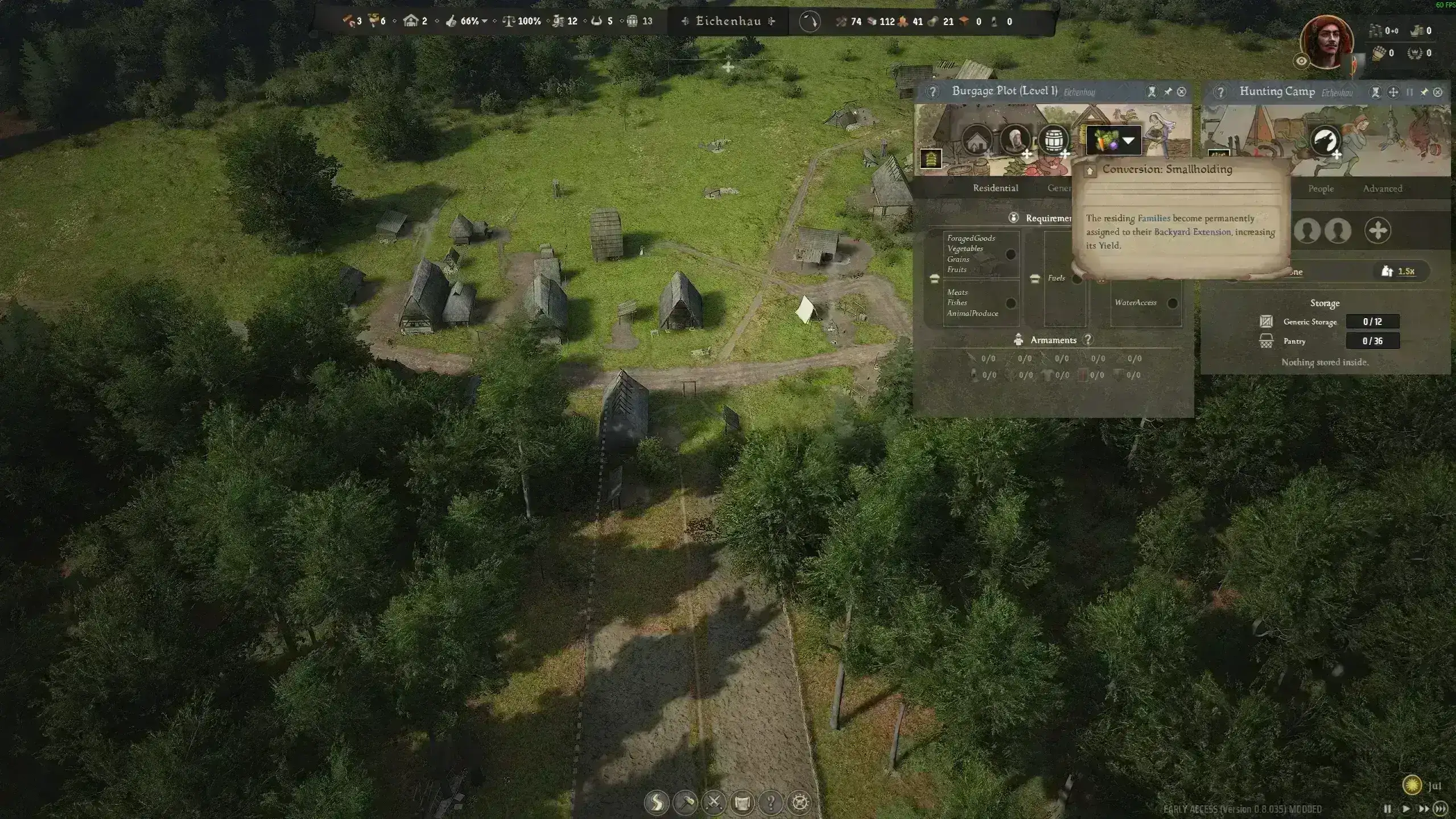Pin the Burgage Plot window
The width and height of the screenshot is (1456, 819).
coord(1168,92)
